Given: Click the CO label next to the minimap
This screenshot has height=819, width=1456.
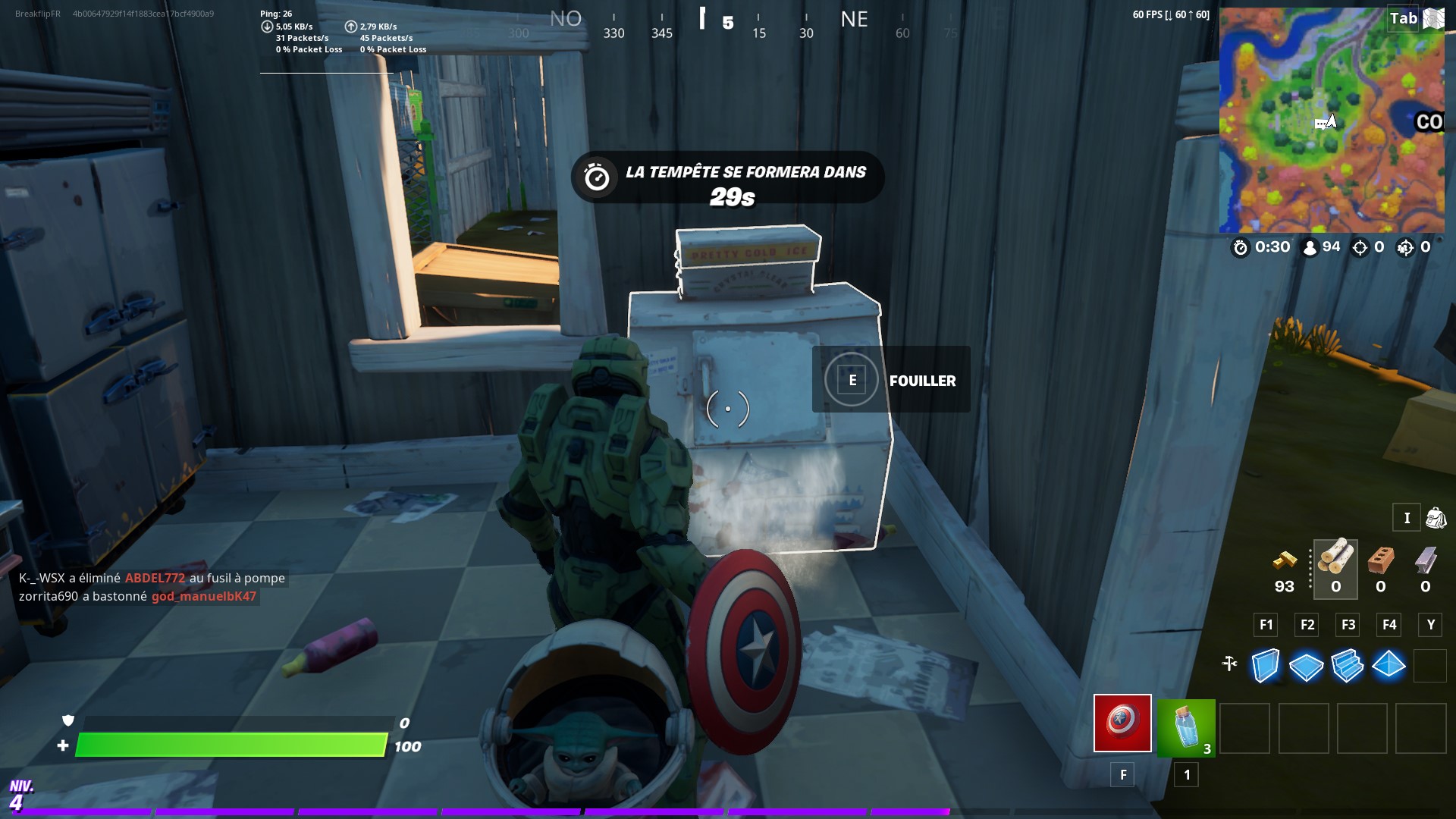Looking at the screenshot, I should point(1428,121).
